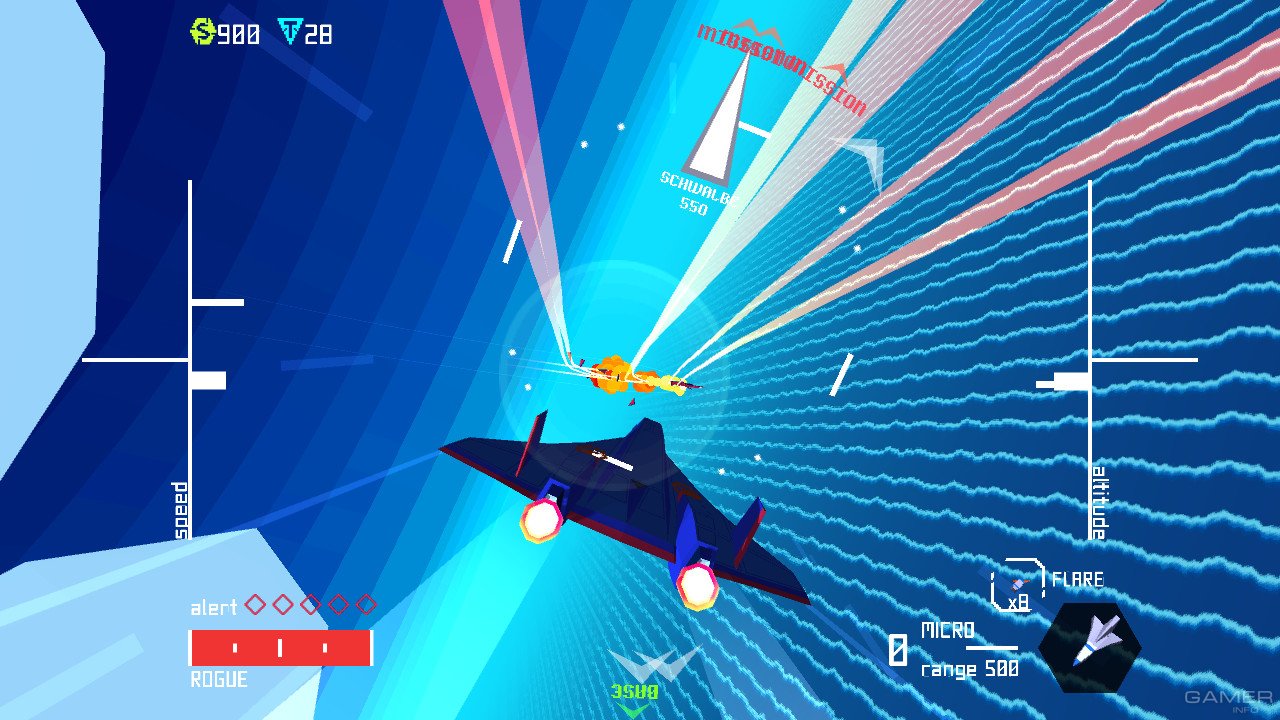Open the MICRO weapon label
1280x720 pixels.
[x=948, y=631]
